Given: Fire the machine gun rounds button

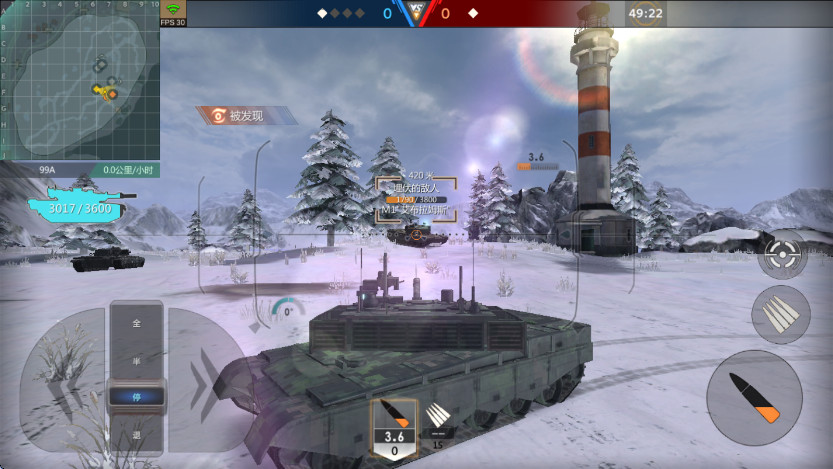Looking at the screenshot, I should click(780, 314).
